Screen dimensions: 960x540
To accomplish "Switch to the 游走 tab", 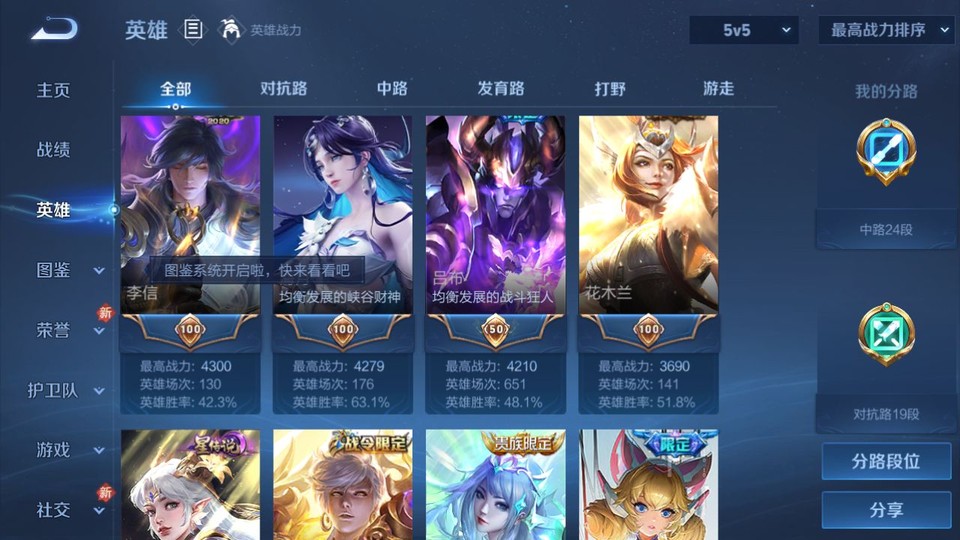I will [x=718, y=89].
